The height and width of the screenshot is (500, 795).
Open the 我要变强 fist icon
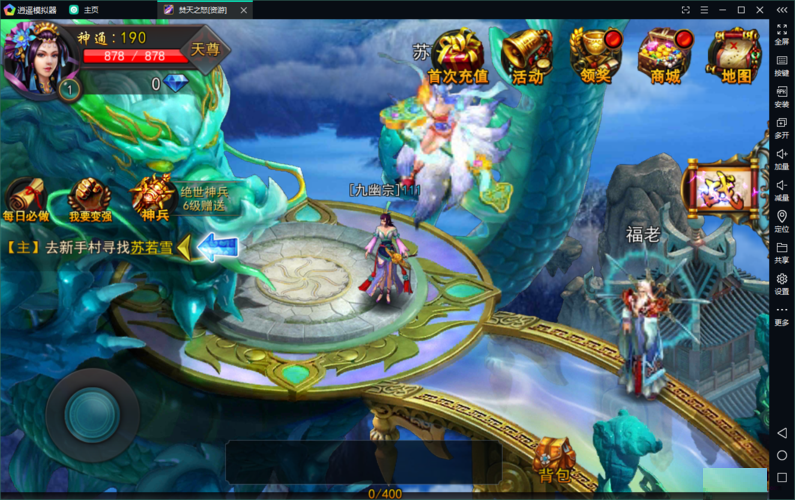coord(87,195)
